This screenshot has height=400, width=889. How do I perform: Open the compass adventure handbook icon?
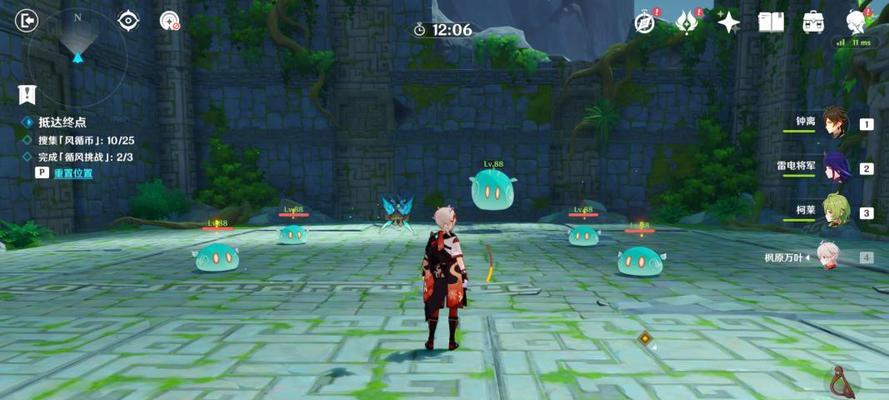pyautogui.click(x=645, y=22)
